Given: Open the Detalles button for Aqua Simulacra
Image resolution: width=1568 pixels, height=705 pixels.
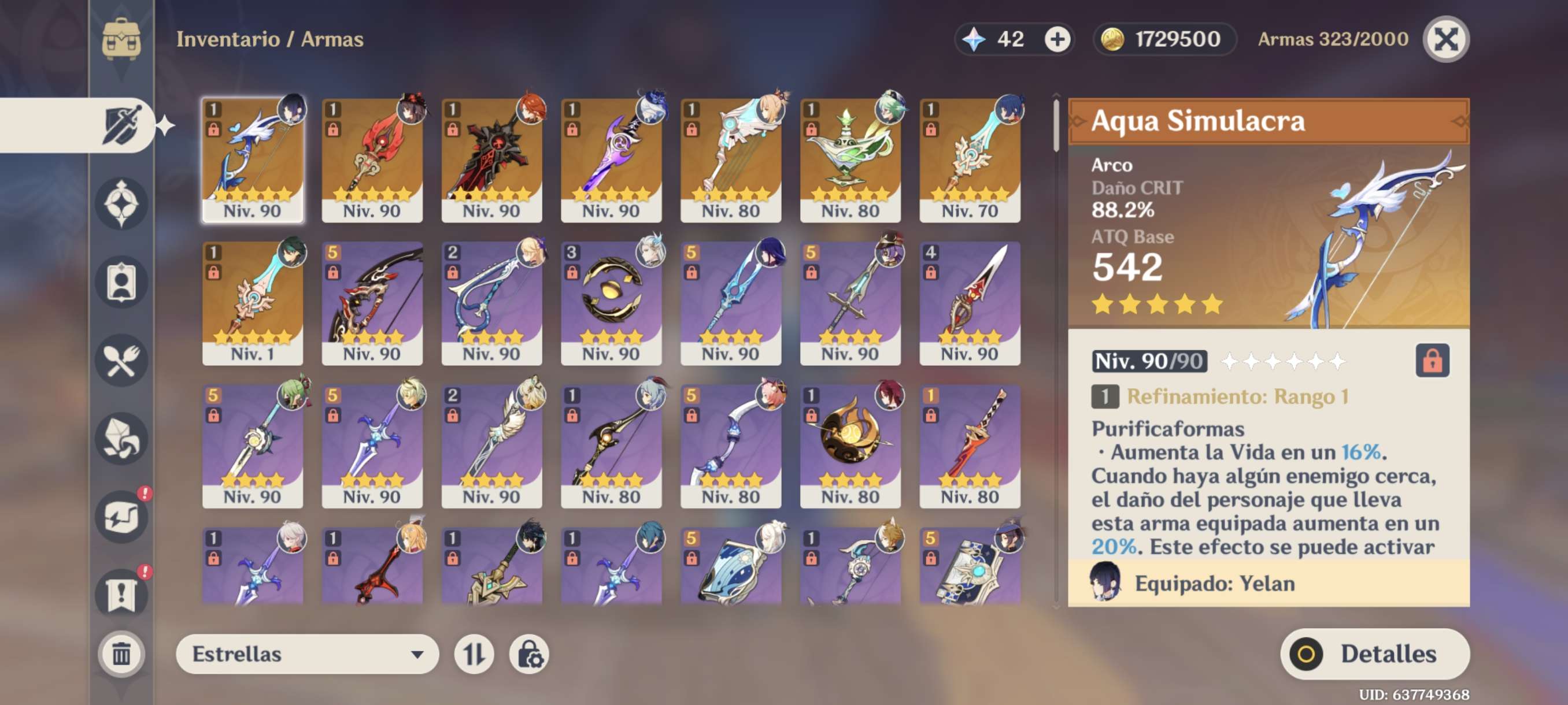Looking at the screenshot, I should point(1374,654).
